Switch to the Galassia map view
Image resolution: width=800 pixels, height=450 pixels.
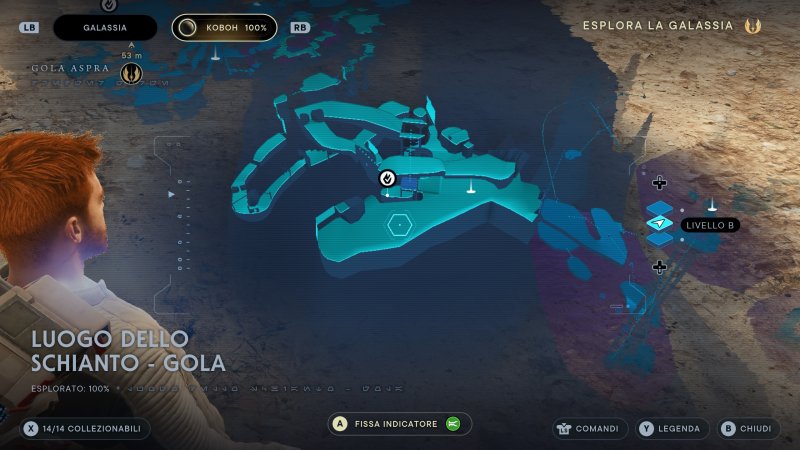pyautogui.click(x=105, y=28)
